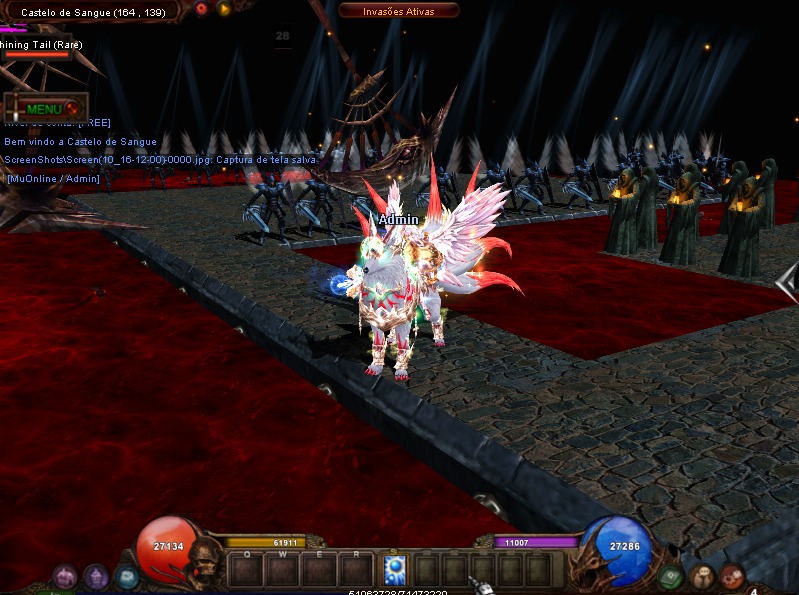Click the green round icon at bottom-right
This screenshot has width=799, height=595.
[671, 577]
